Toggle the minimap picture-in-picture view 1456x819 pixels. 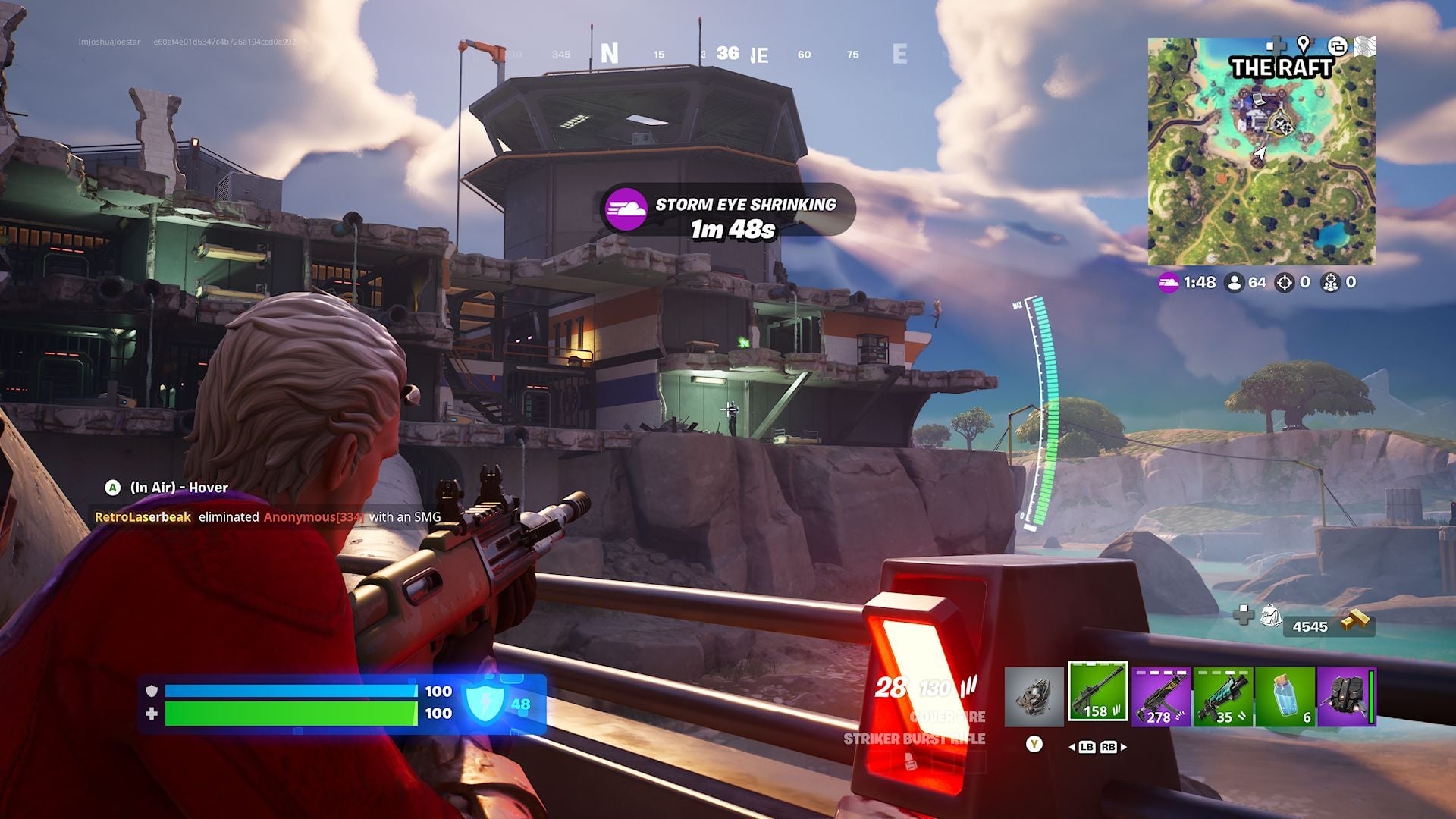[x=1338, y=45]
